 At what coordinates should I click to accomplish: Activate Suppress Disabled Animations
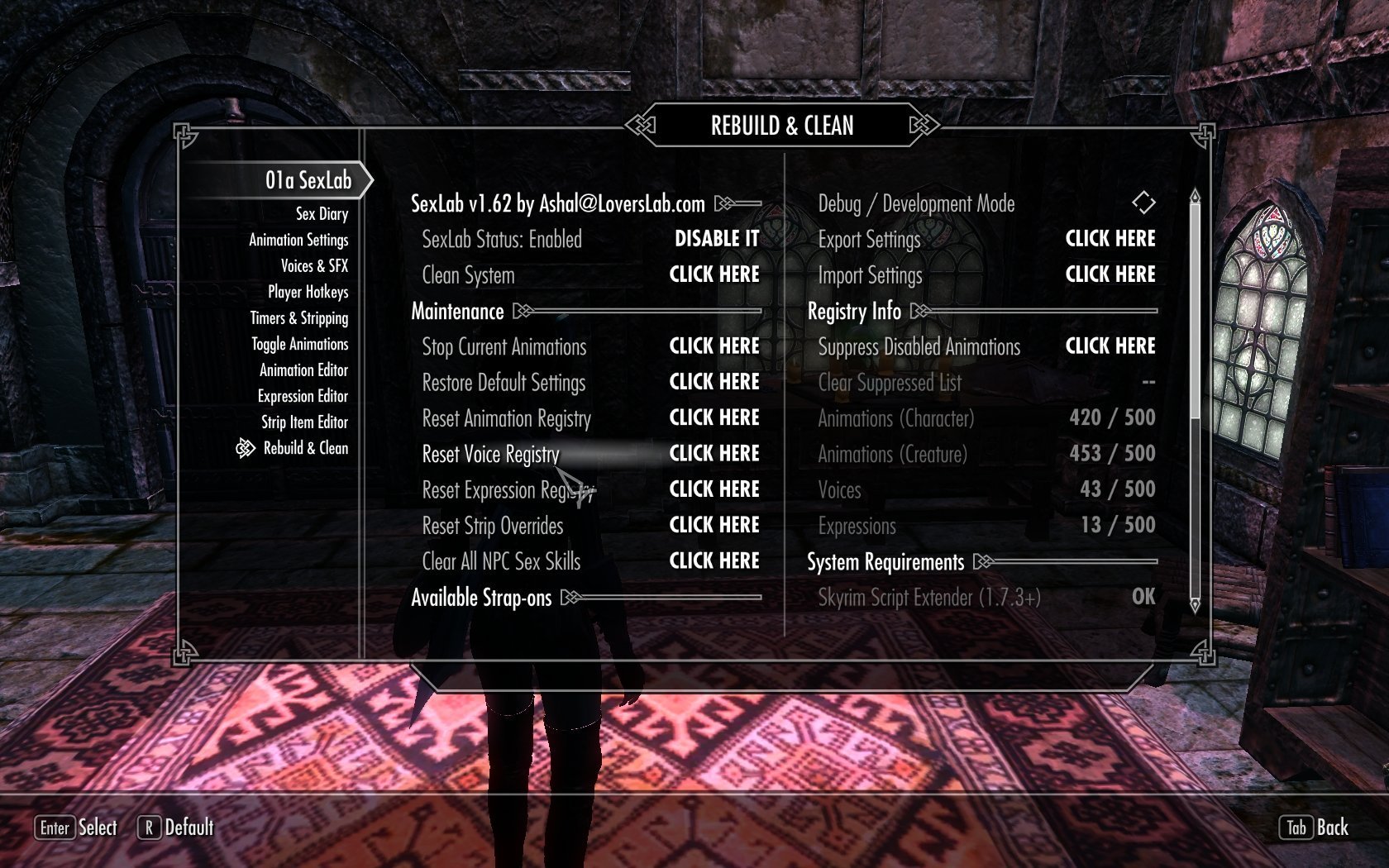click(1110, 346)
